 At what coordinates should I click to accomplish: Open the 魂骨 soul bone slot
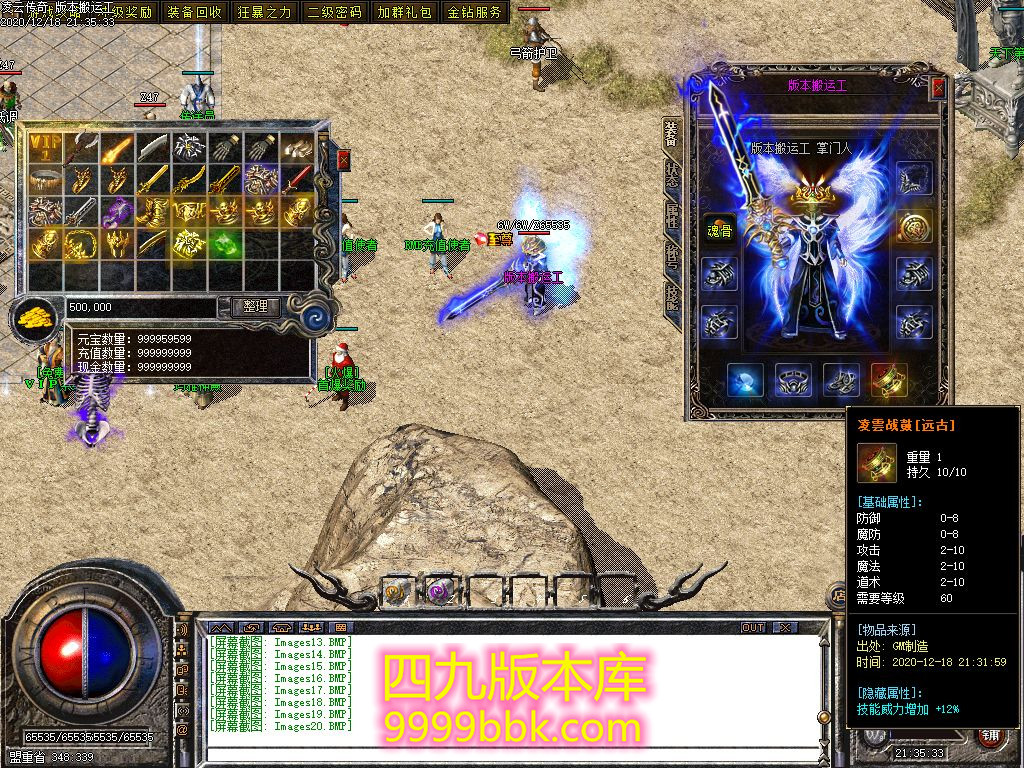(x=716, y=226)
